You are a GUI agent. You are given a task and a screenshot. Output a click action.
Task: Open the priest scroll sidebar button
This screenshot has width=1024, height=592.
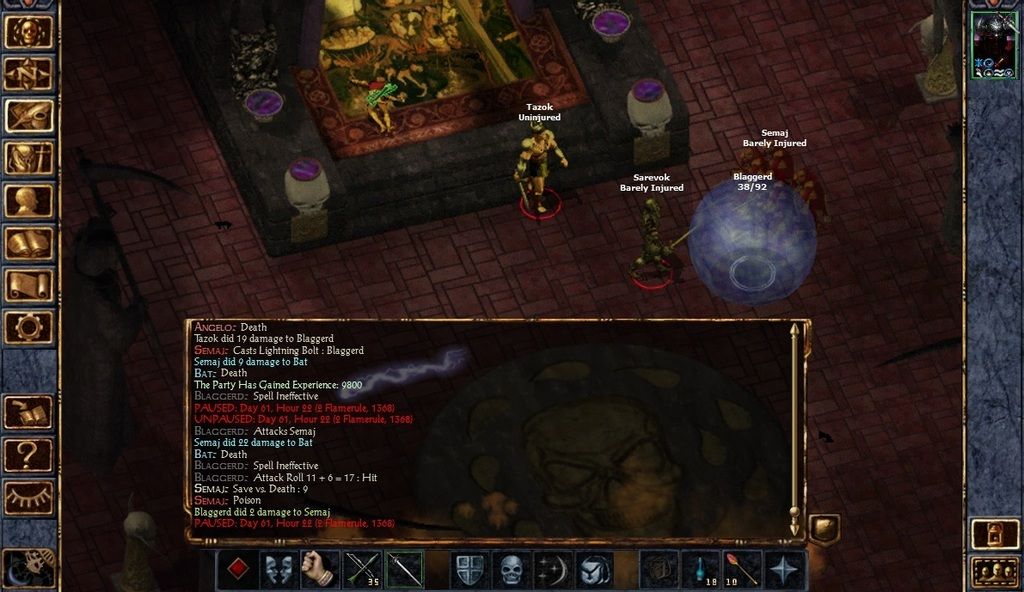[29, 285]
